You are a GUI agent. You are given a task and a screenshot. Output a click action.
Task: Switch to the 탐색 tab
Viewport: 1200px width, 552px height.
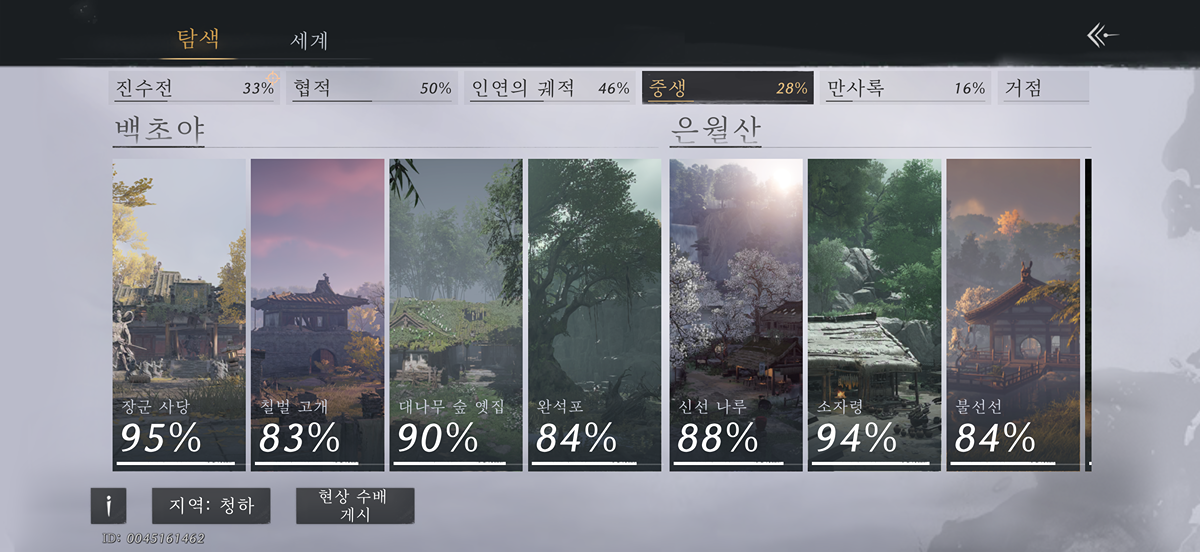(x=198, y=39)
